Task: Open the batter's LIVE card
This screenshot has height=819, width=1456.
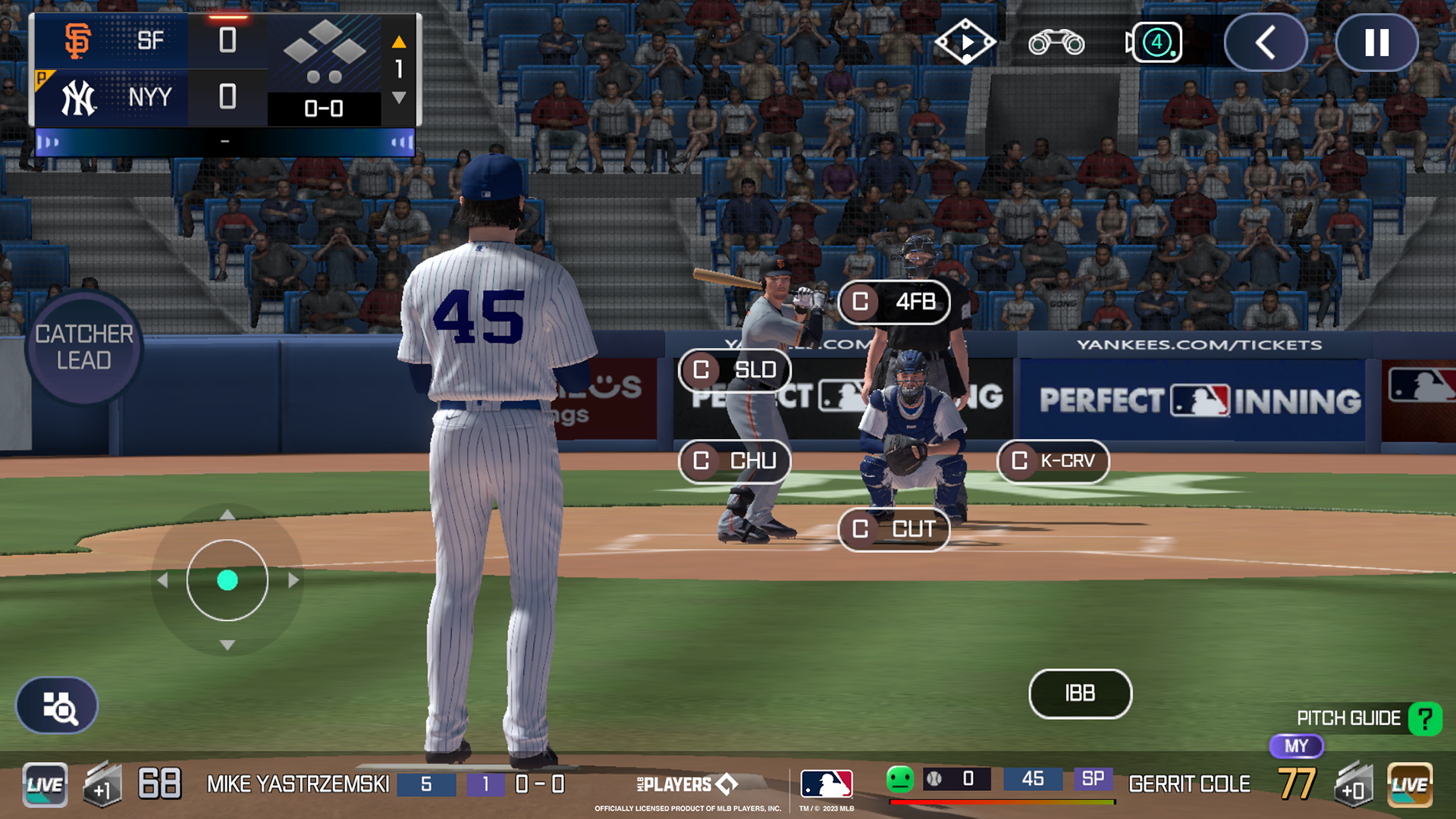Action: (x=45, y=784)
